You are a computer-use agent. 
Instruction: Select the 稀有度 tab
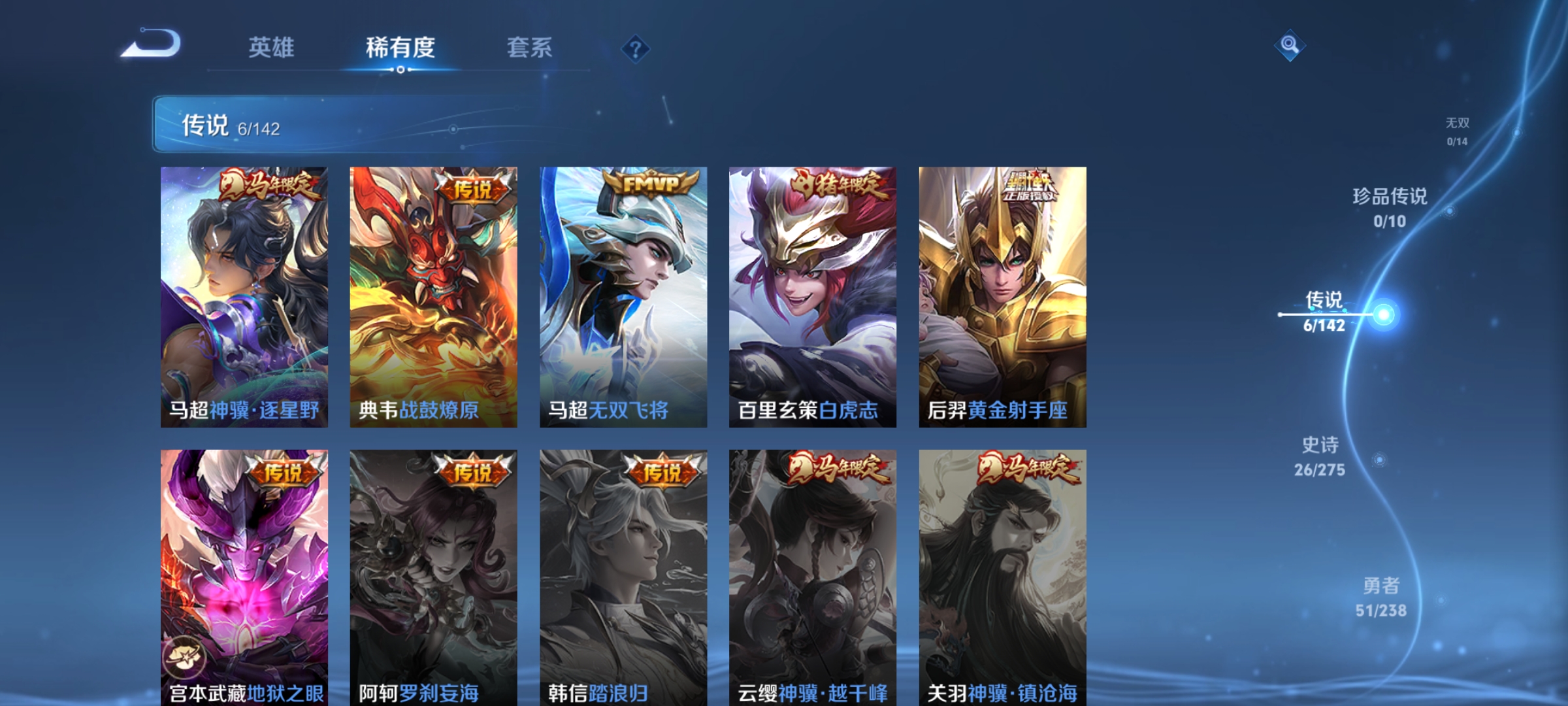[400, 47]
